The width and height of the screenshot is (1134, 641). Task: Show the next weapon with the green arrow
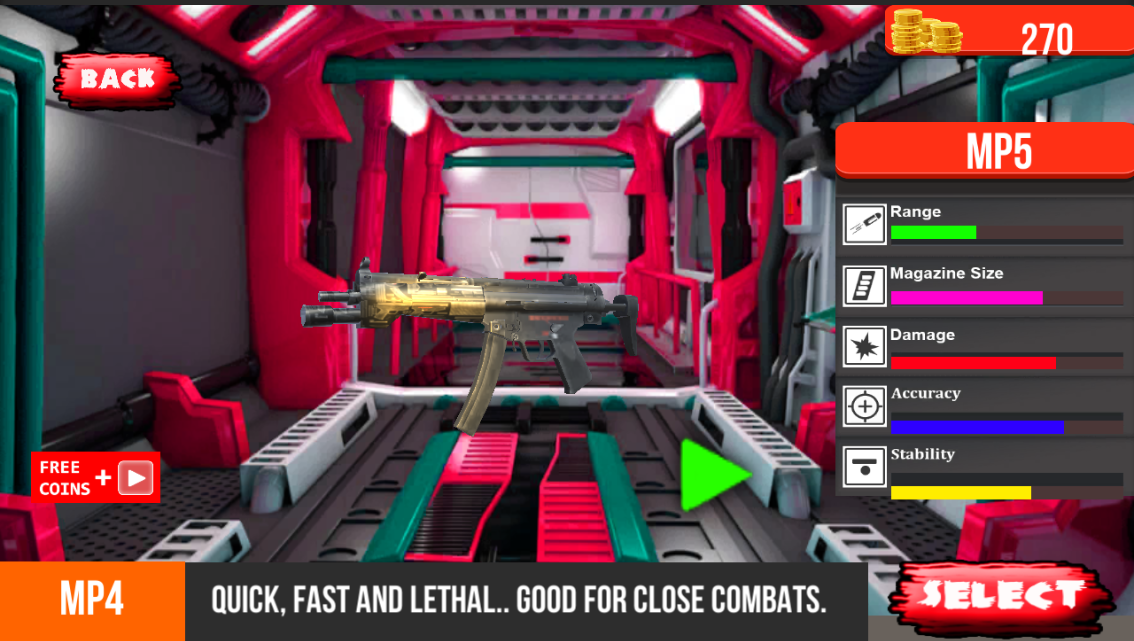click(x=712, y=474)
